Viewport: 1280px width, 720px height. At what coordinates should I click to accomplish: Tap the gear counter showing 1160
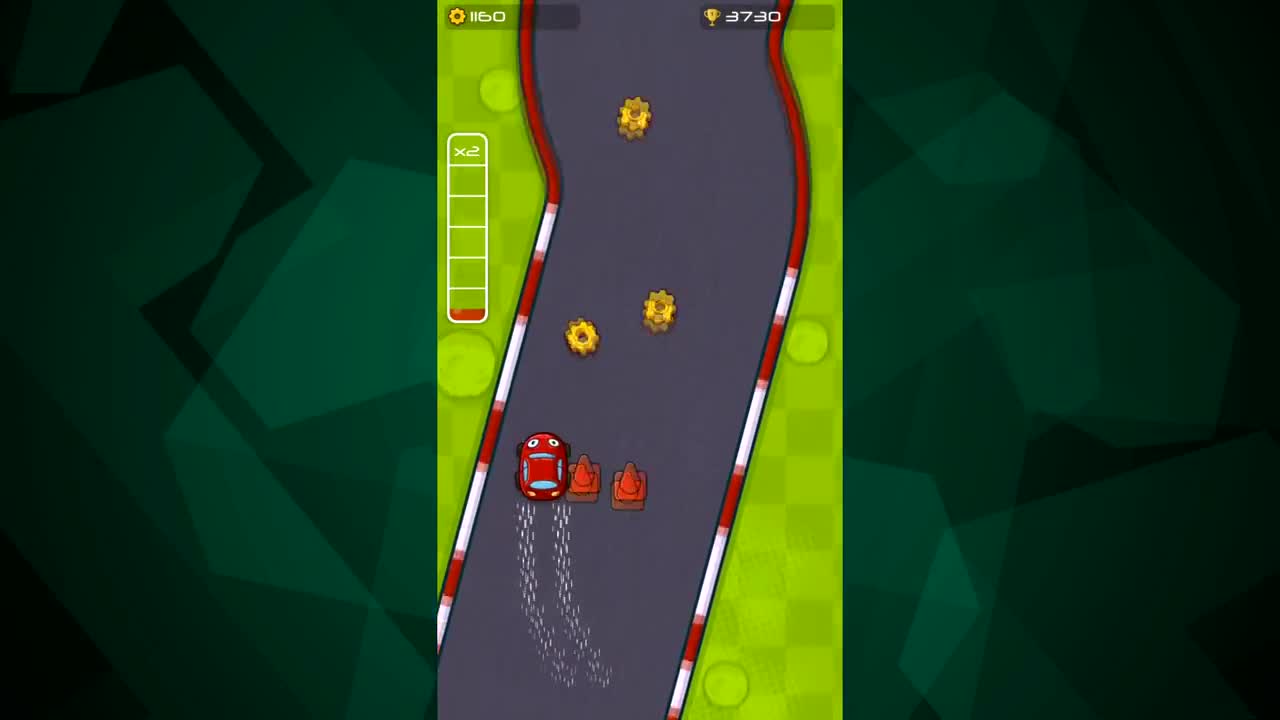tap(486, 16)
